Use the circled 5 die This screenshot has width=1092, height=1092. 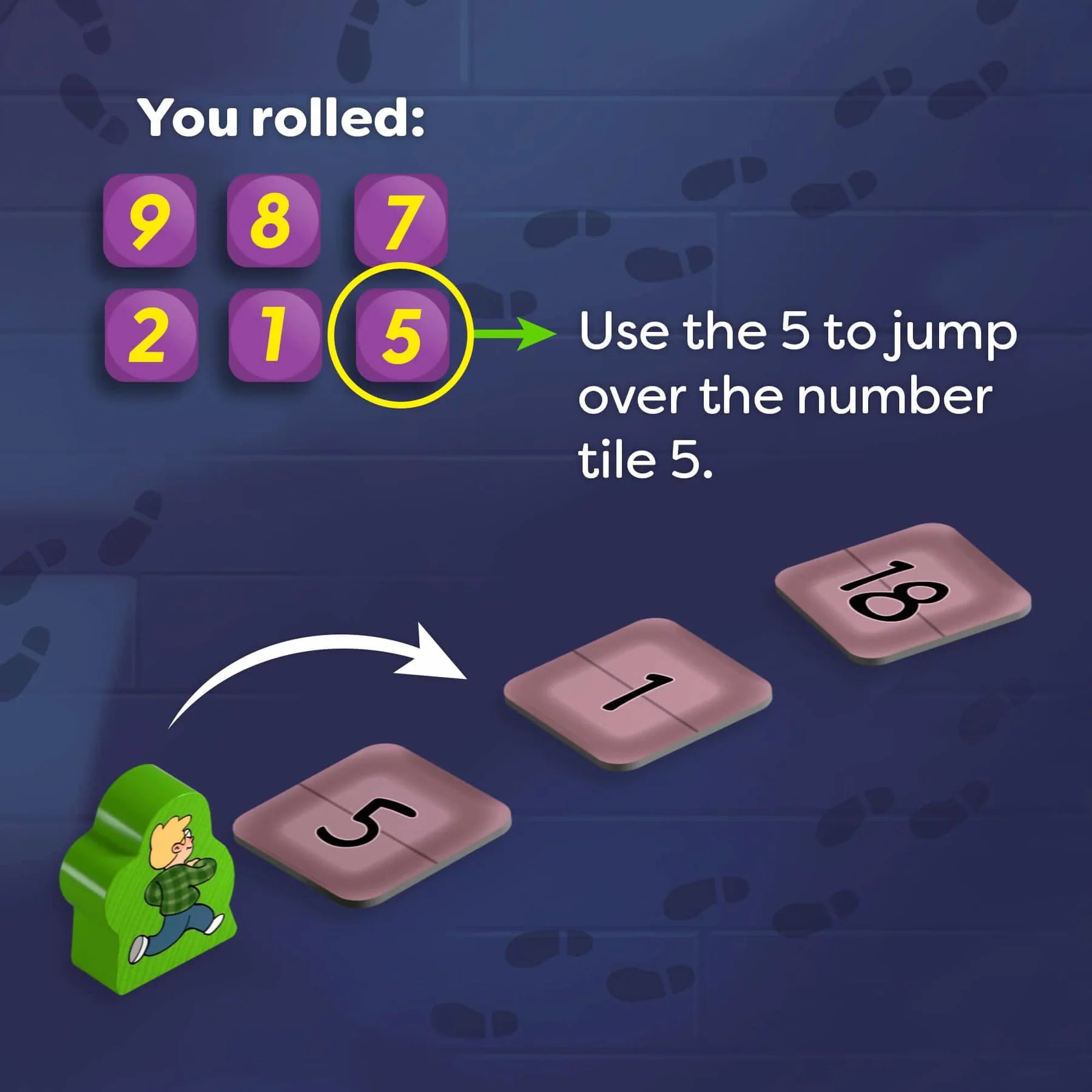coord(401,335)
